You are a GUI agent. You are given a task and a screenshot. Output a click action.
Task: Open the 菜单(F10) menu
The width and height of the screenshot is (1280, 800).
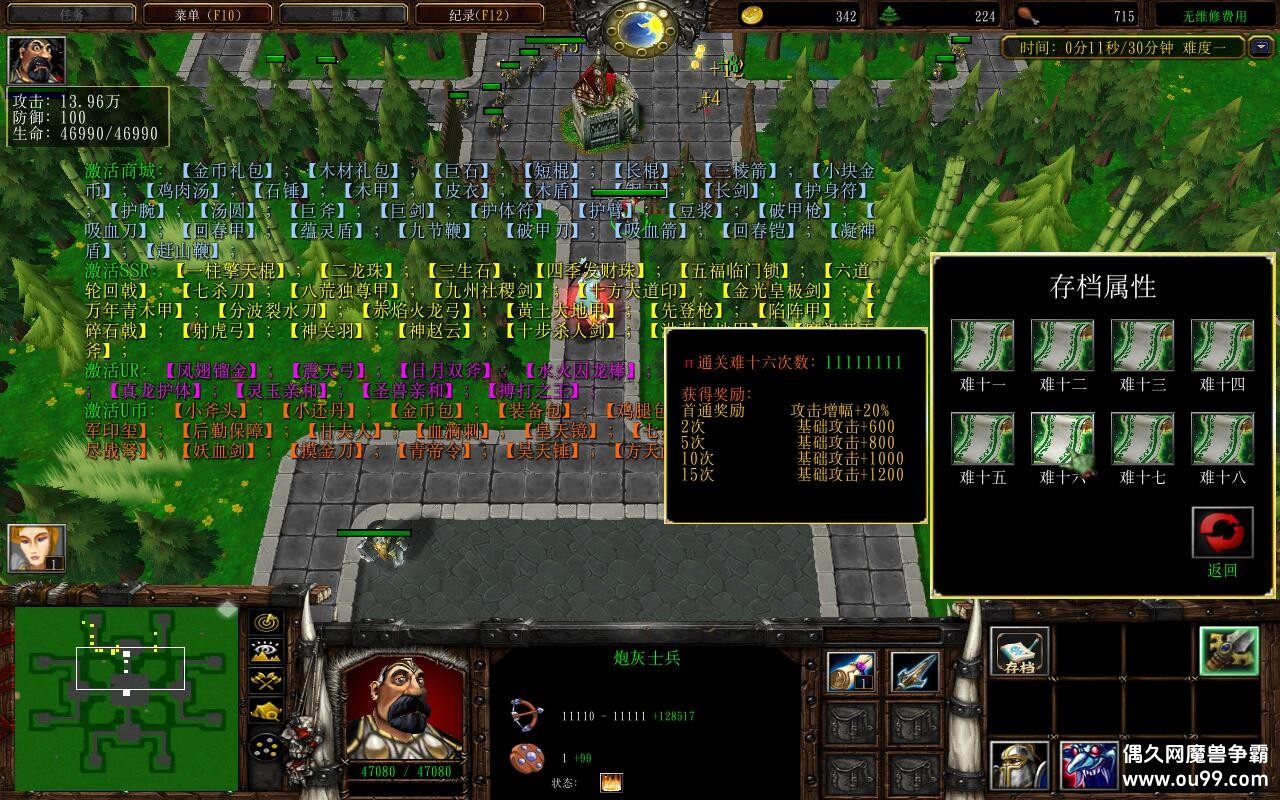(206, 14)
